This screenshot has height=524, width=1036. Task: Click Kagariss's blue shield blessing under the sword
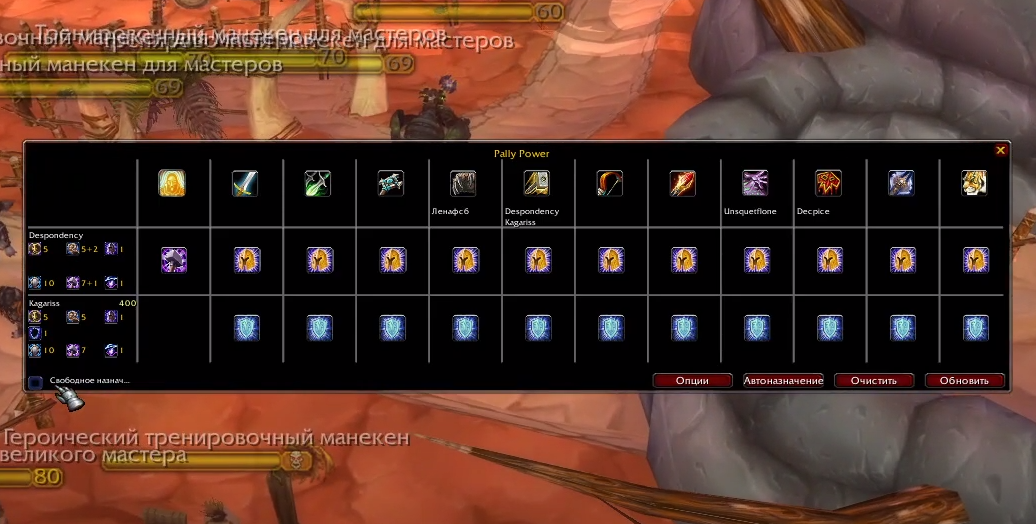[x=247, y=327]
